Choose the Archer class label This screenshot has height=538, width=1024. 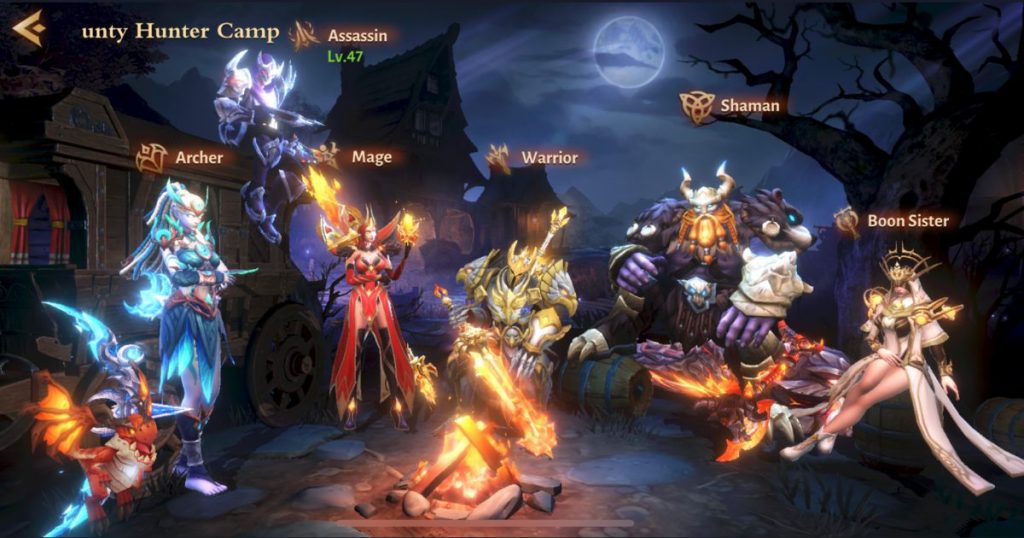point(198,157)
